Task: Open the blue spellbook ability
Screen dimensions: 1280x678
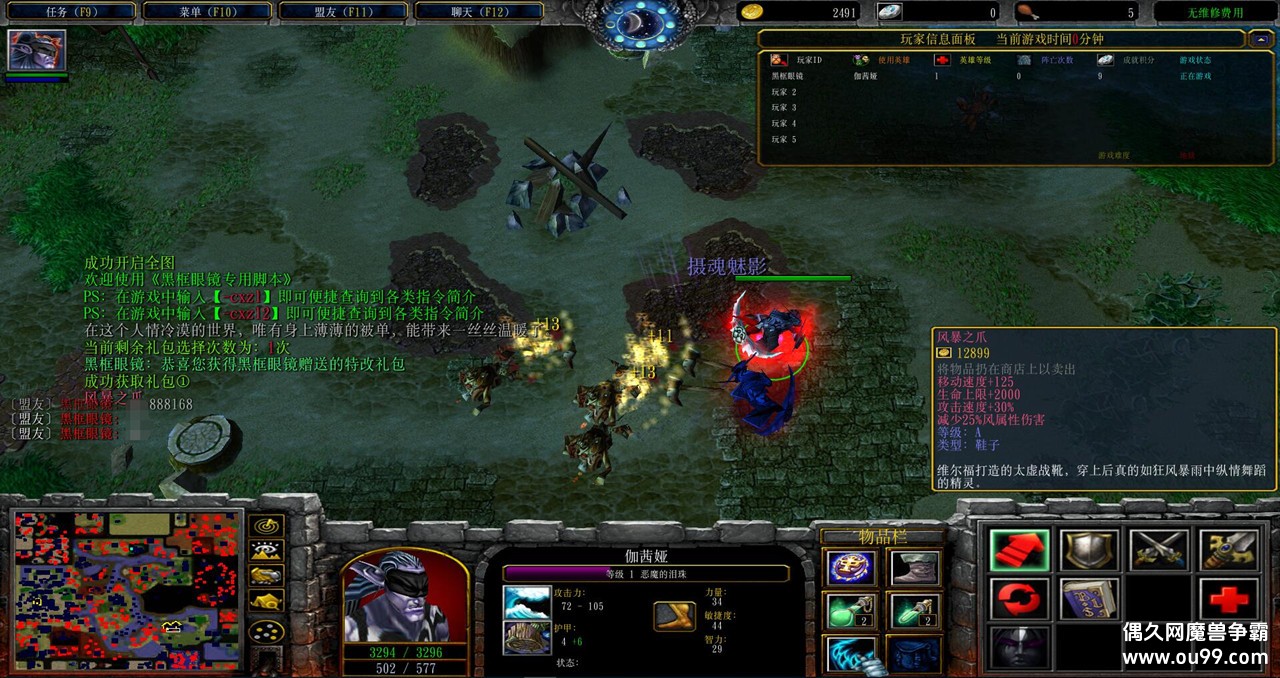Action: [1089, 600]
